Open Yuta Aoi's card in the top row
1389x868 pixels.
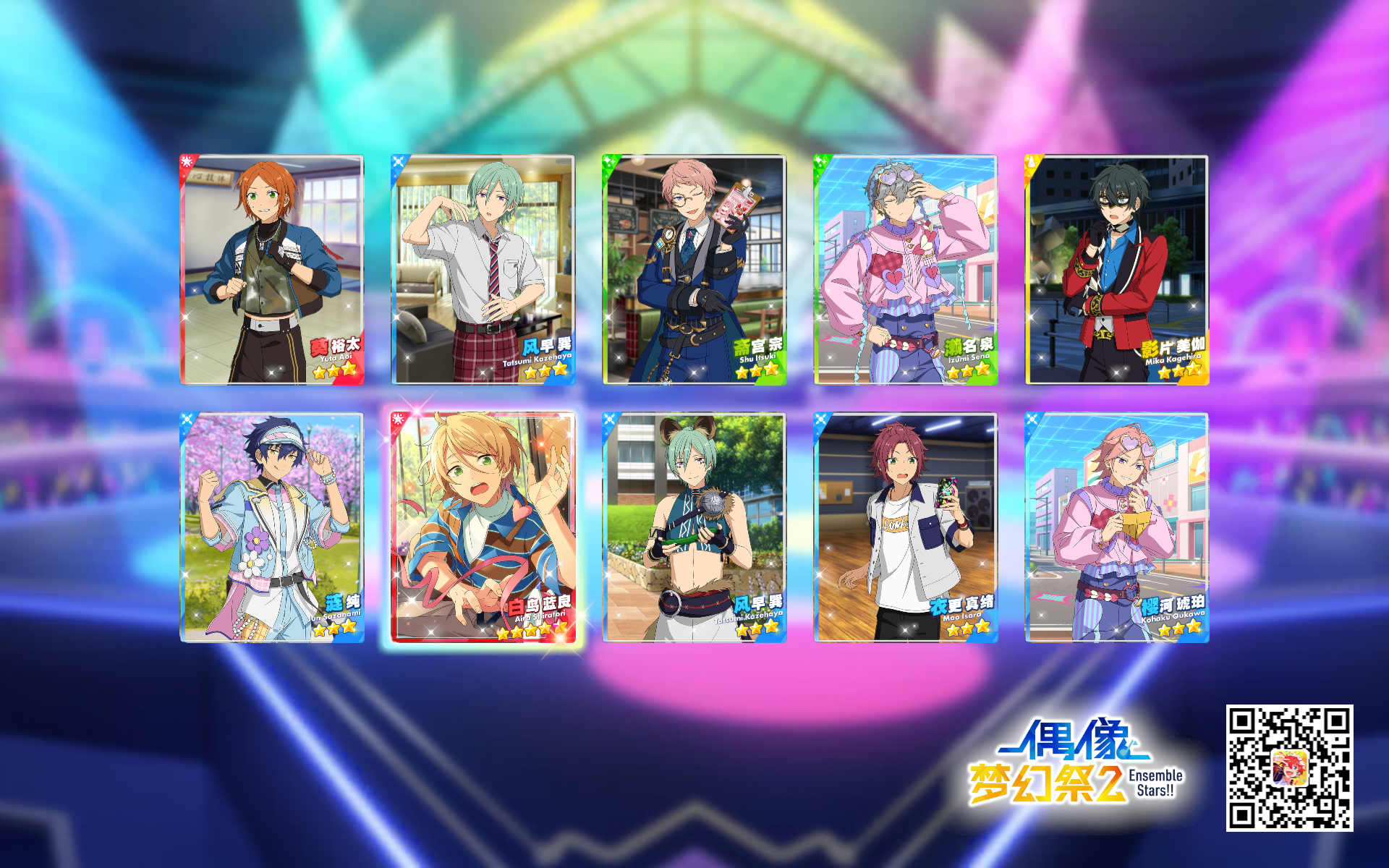(x=271, y=268)
